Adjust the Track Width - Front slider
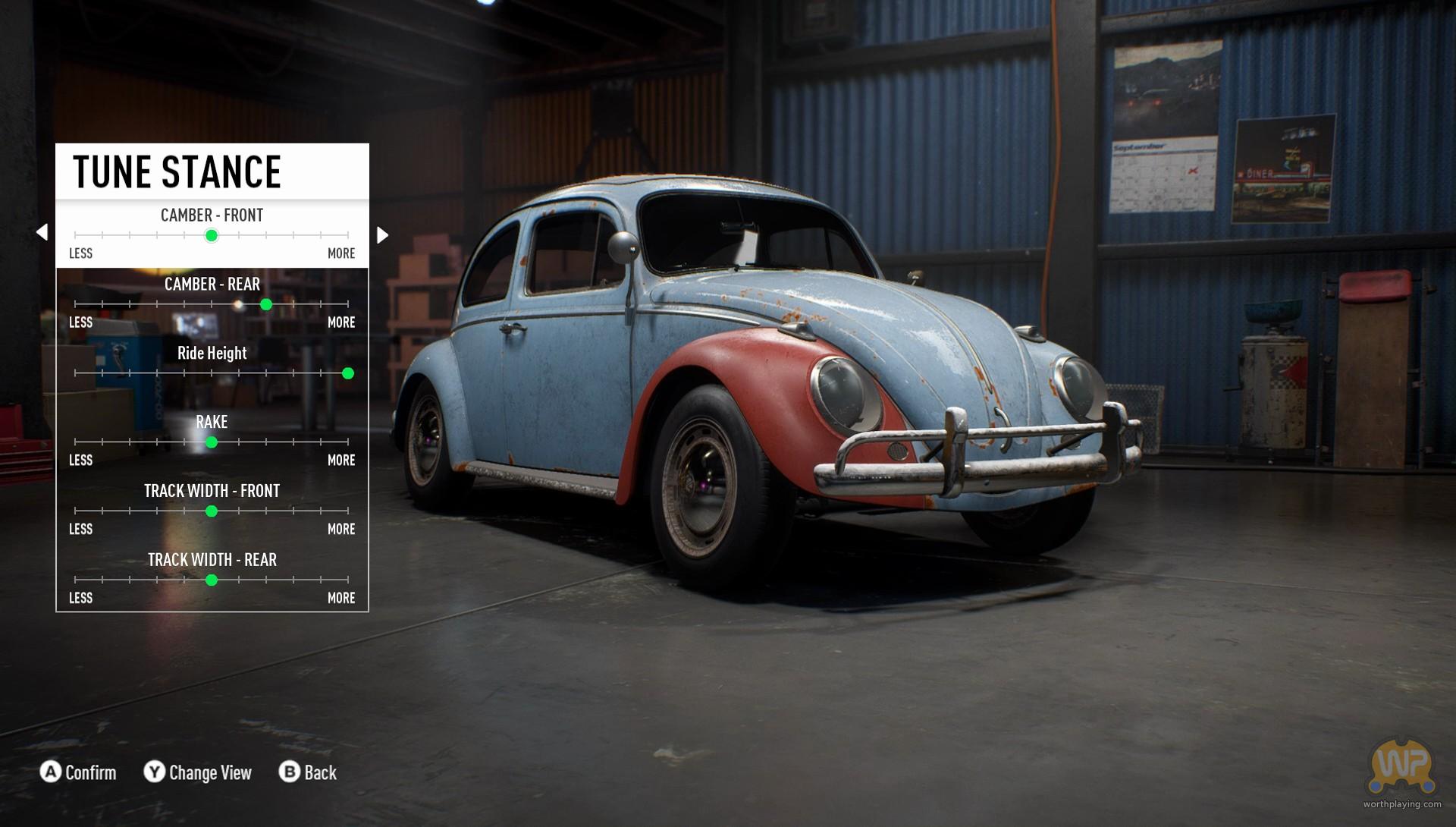This screenshot has height=827, width=1456. pos(212,511)
